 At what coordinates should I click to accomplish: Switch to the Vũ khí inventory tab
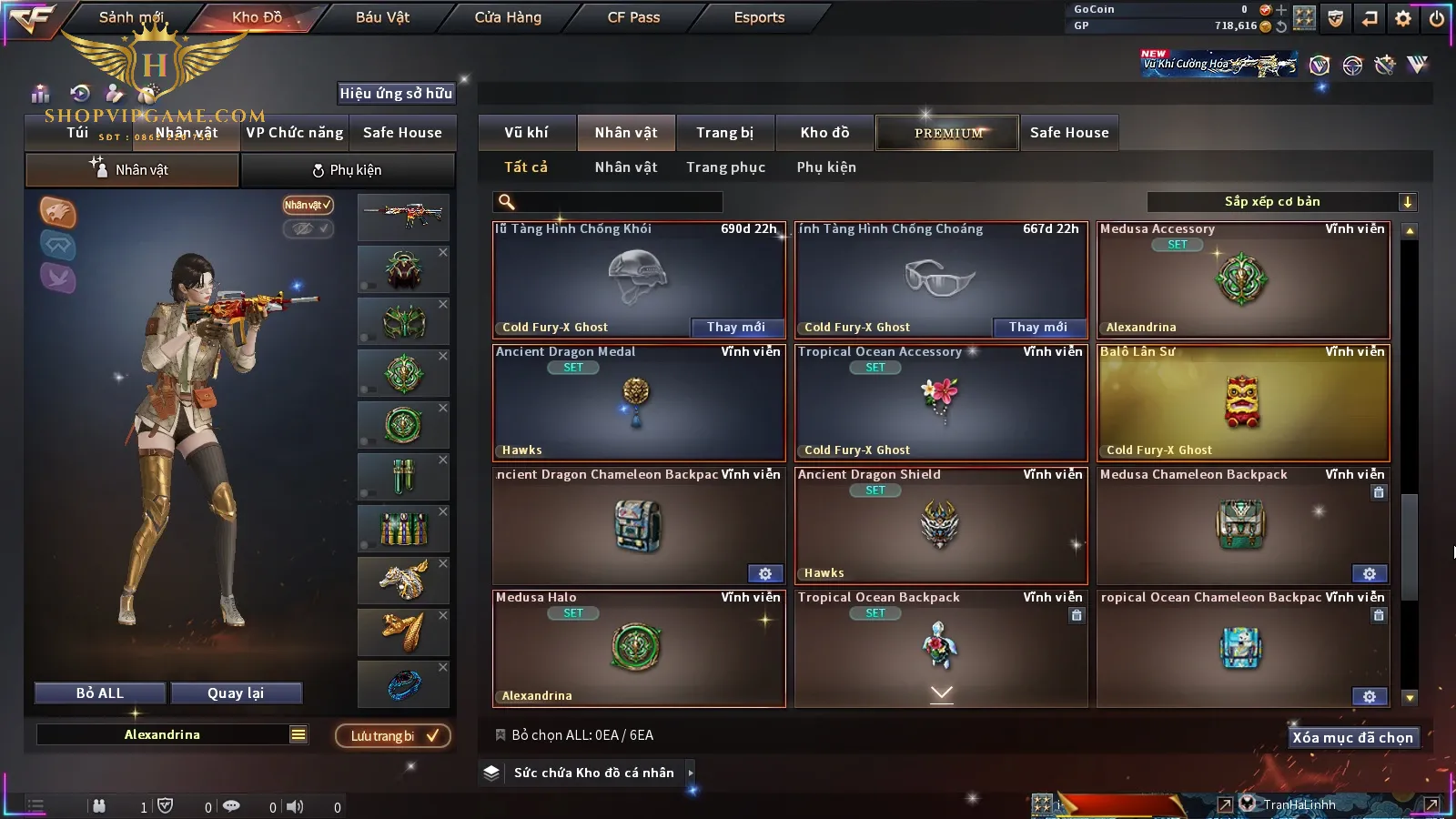point(526,133)
